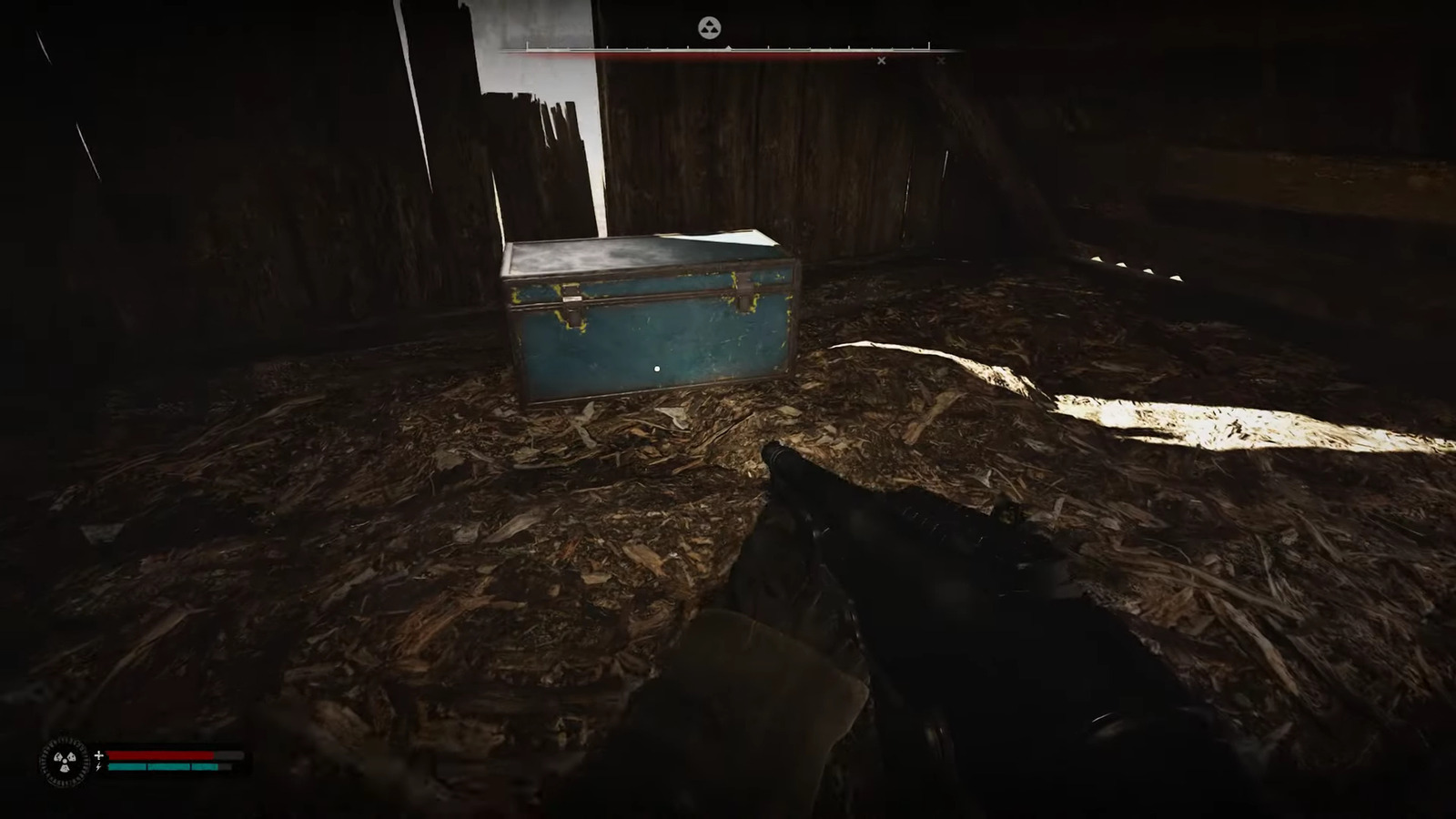
Task: Click the center pointer arrow on the compass
Action: click(729, 48)
